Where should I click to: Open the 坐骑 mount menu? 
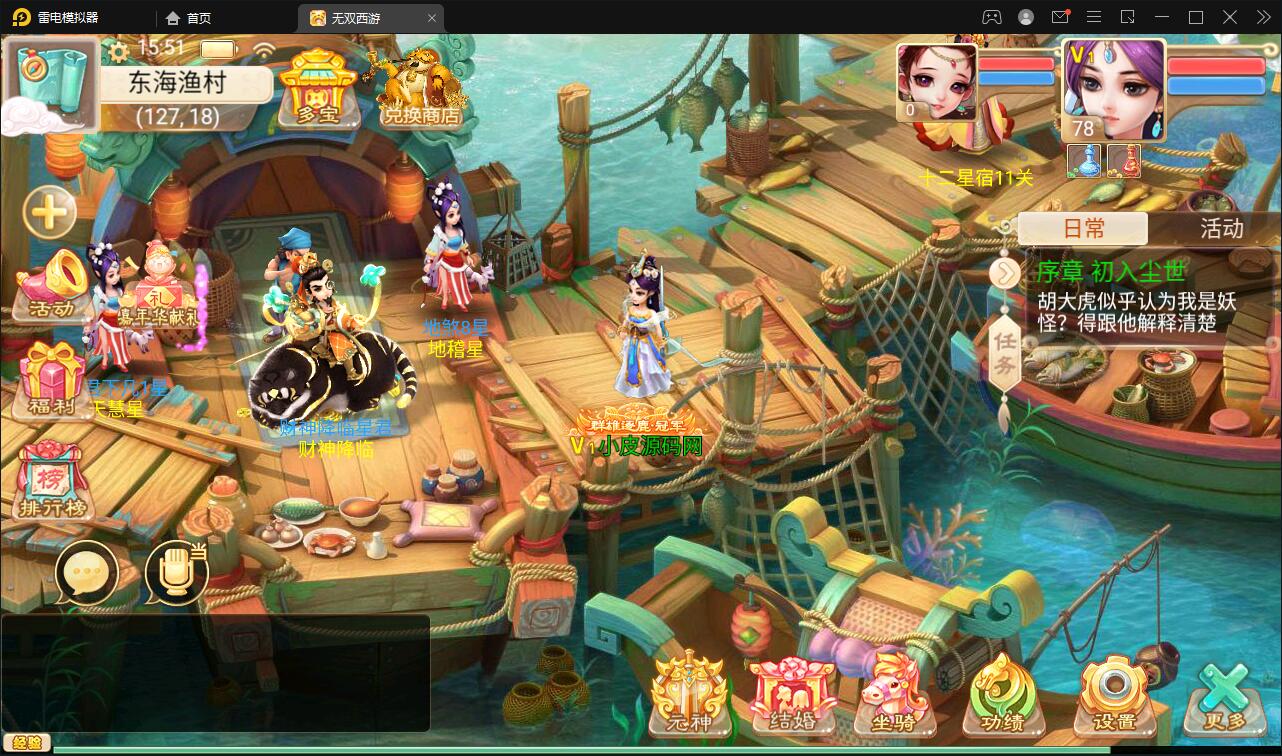pyautogui.click(x=897, y=696)
